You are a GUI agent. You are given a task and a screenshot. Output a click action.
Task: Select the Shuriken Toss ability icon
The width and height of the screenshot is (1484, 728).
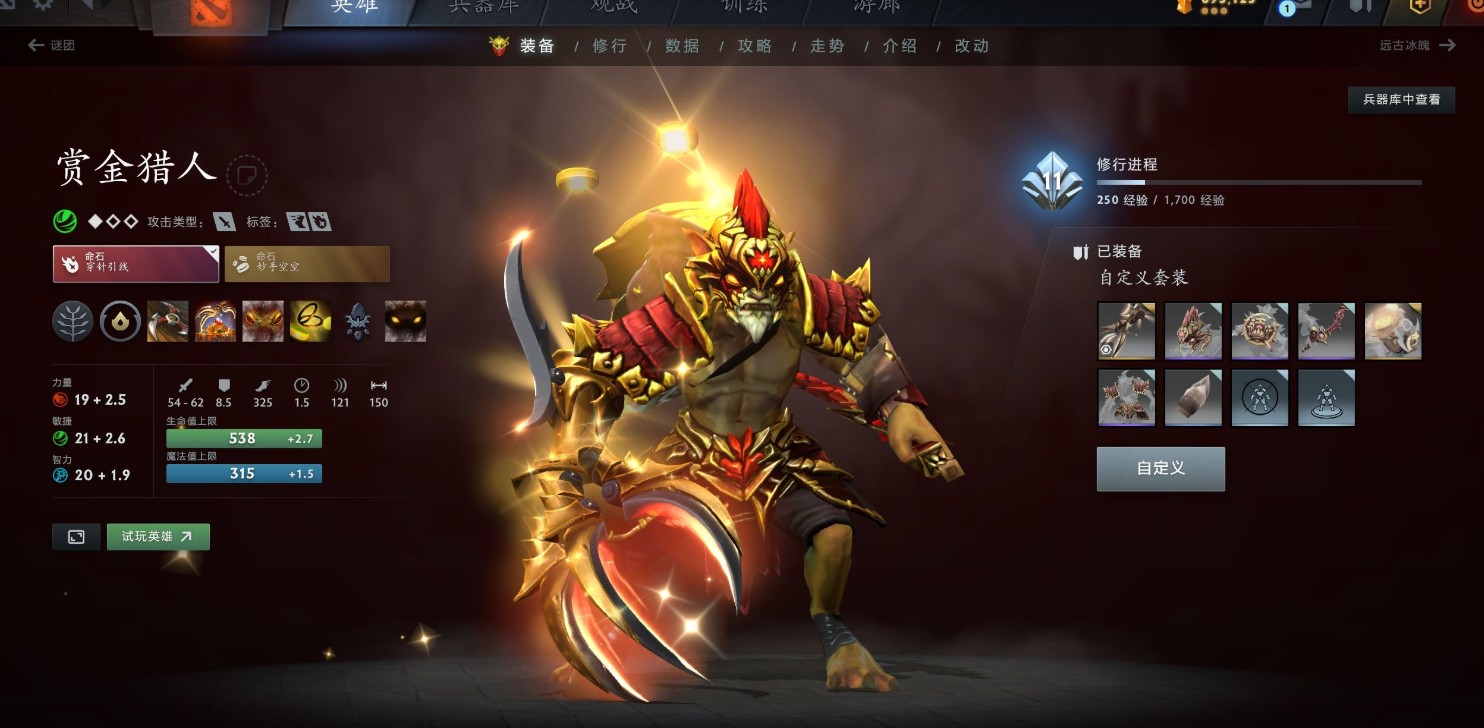click(x=167, y=321)
